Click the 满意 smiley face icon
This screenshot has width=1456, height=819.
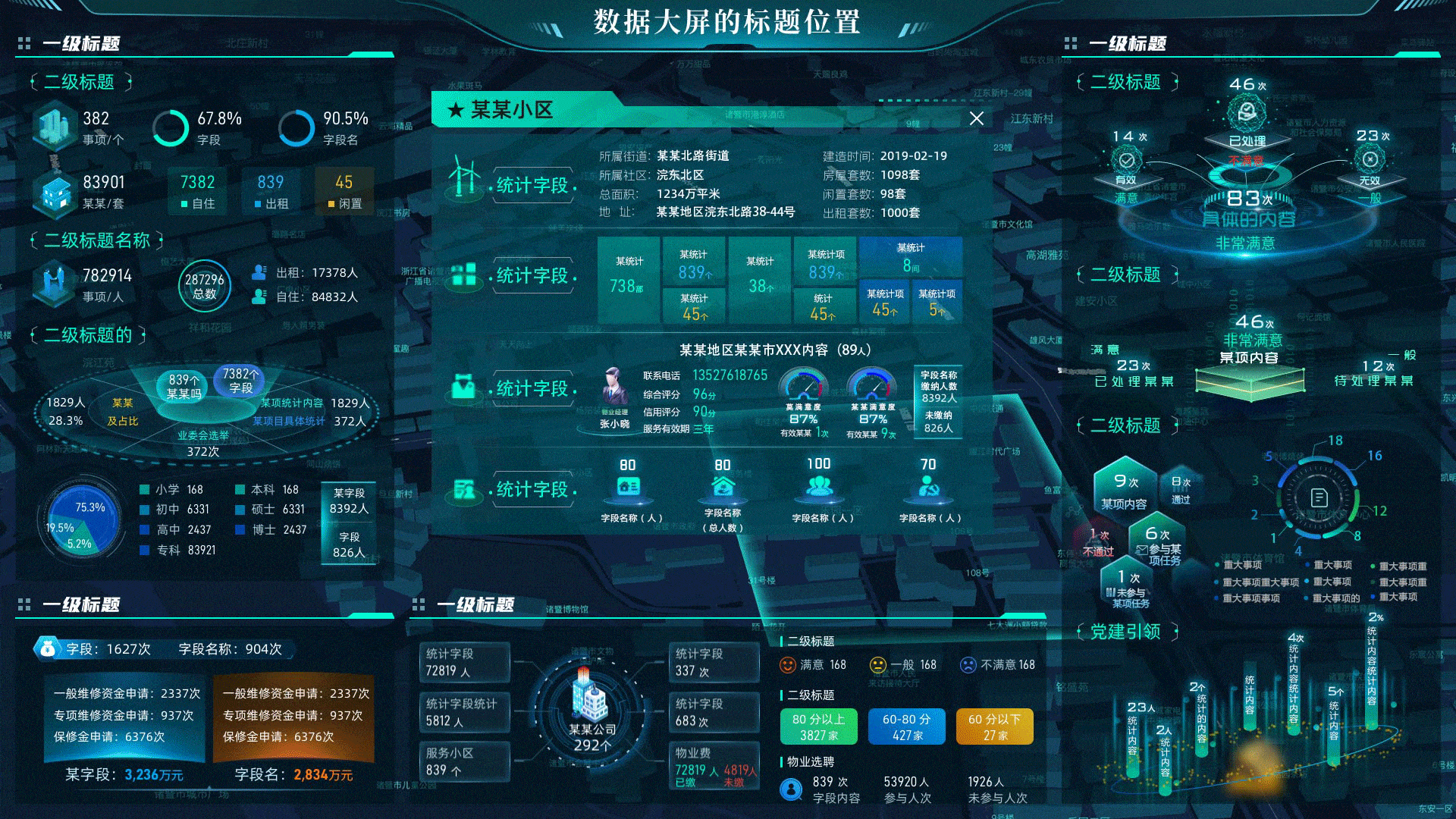point(789,664)
